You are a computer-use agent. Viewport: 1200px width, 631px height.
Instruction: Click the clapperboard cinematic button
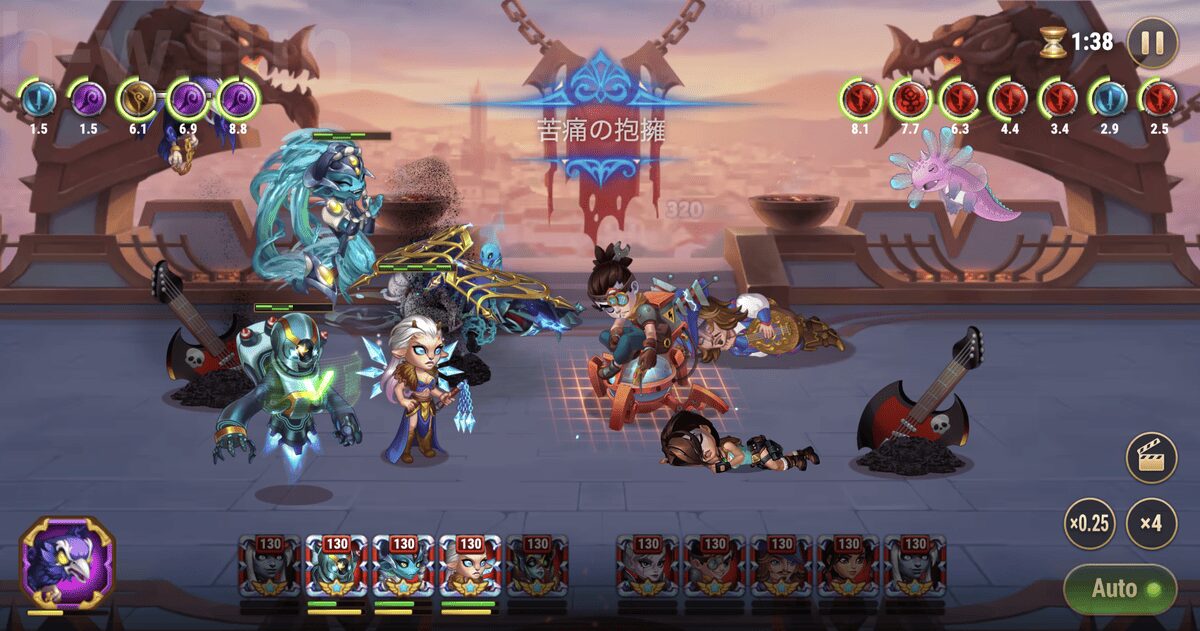pos(1151,458)
